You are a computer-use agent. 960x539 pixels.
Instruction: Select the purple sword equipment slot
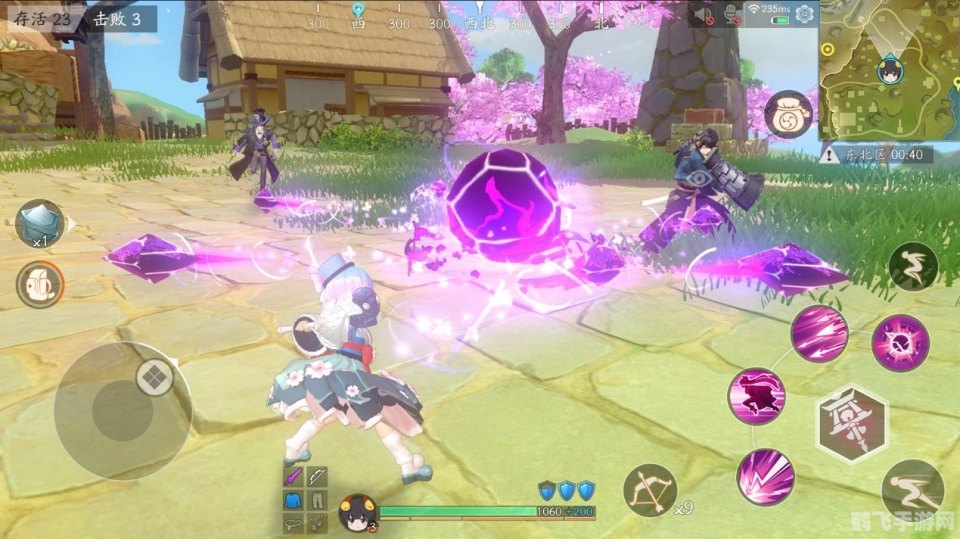coord(292,478)
